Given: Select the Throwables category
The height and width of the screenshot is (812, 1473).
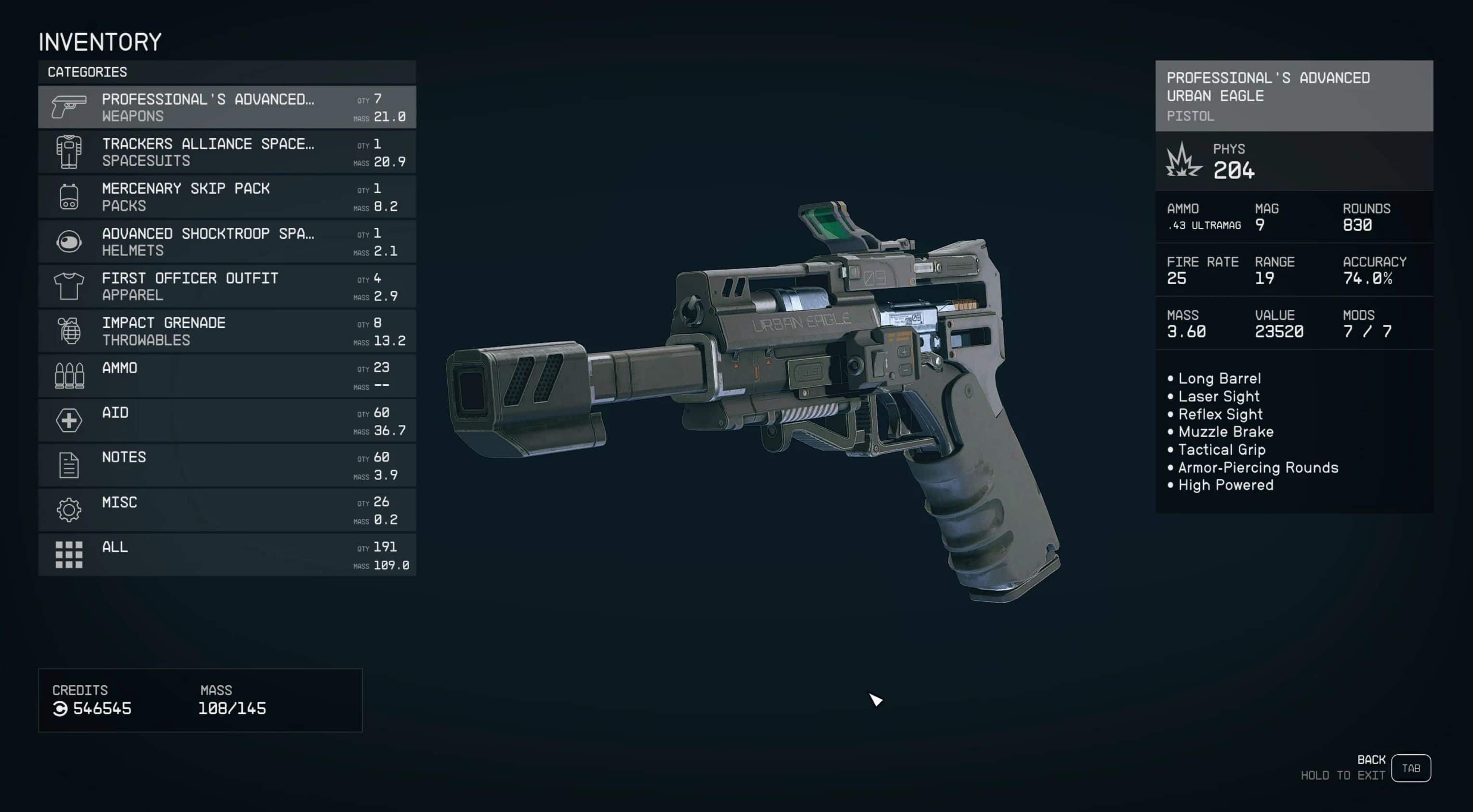Looking at the screenshot, I should tap(226, 331).
